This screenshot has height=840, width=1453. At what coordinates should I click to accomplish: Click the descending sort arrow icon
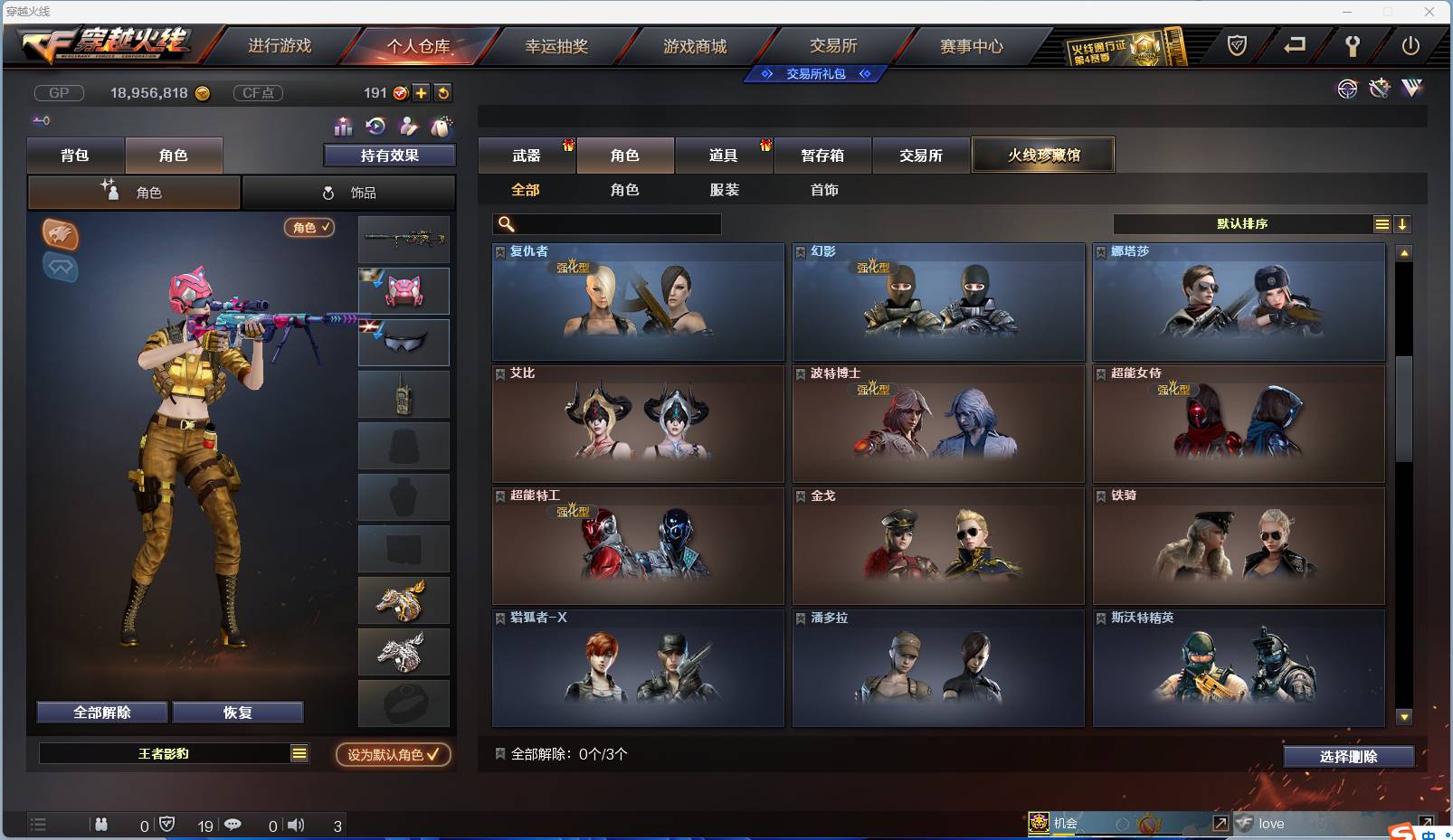click(x=1403, y=223)
